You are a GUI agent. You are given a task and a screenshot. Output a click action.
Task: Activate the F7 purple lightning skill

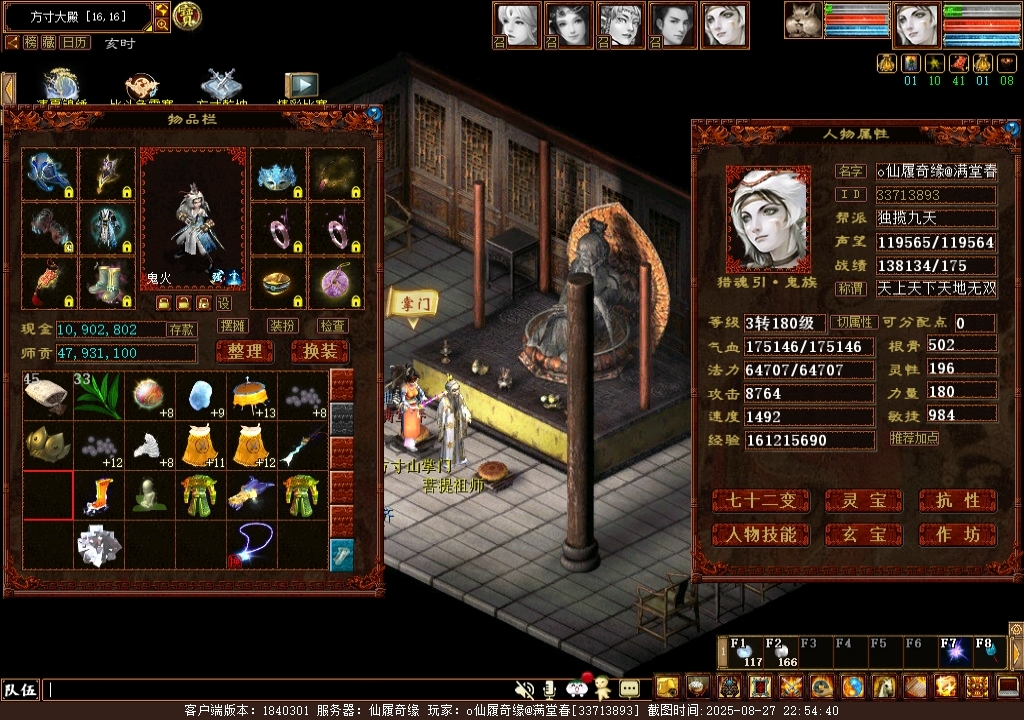click(x=953, y=652)
